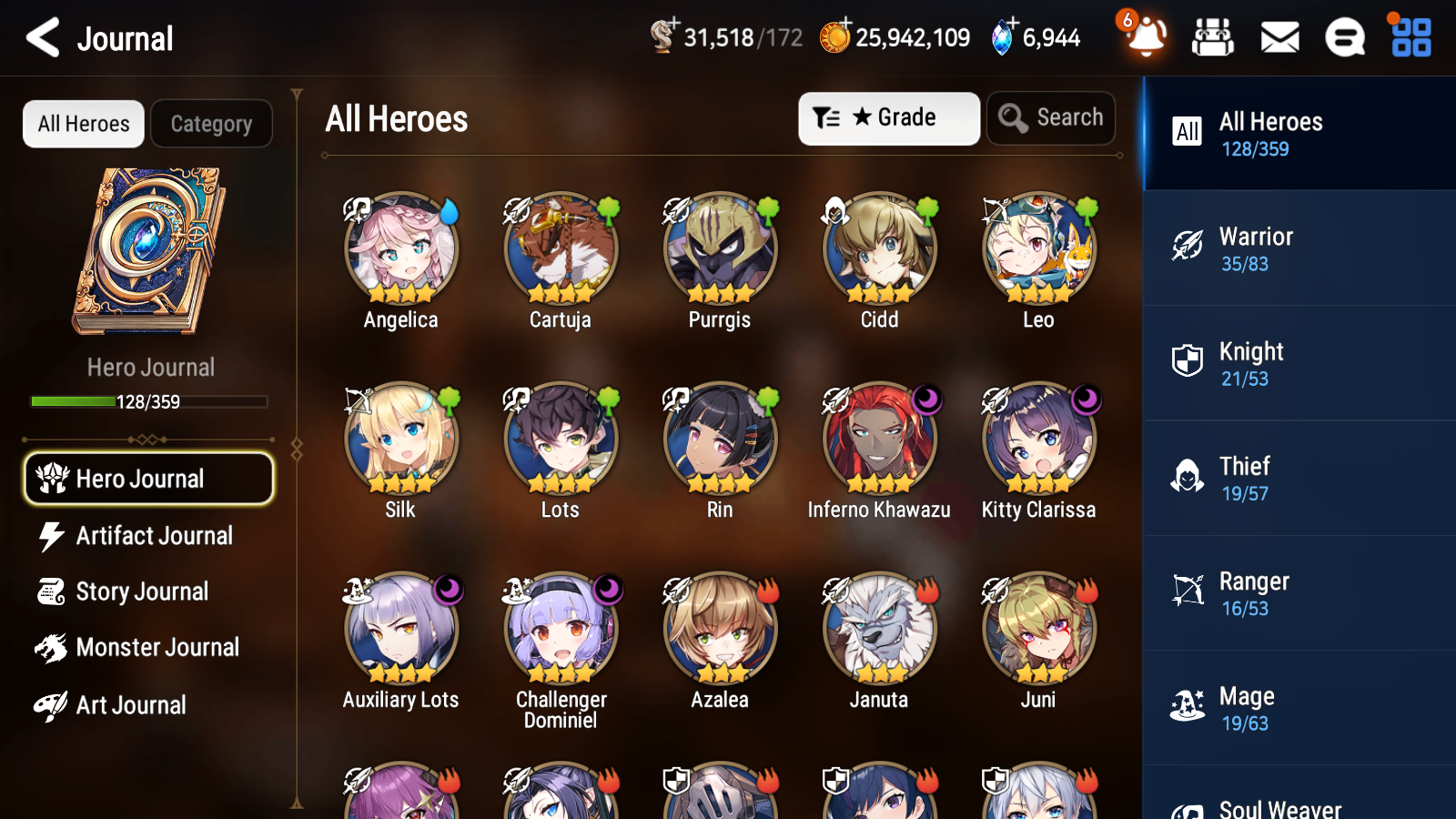
Task: Switch to the Category filter toggle
Action: [212, 124]
